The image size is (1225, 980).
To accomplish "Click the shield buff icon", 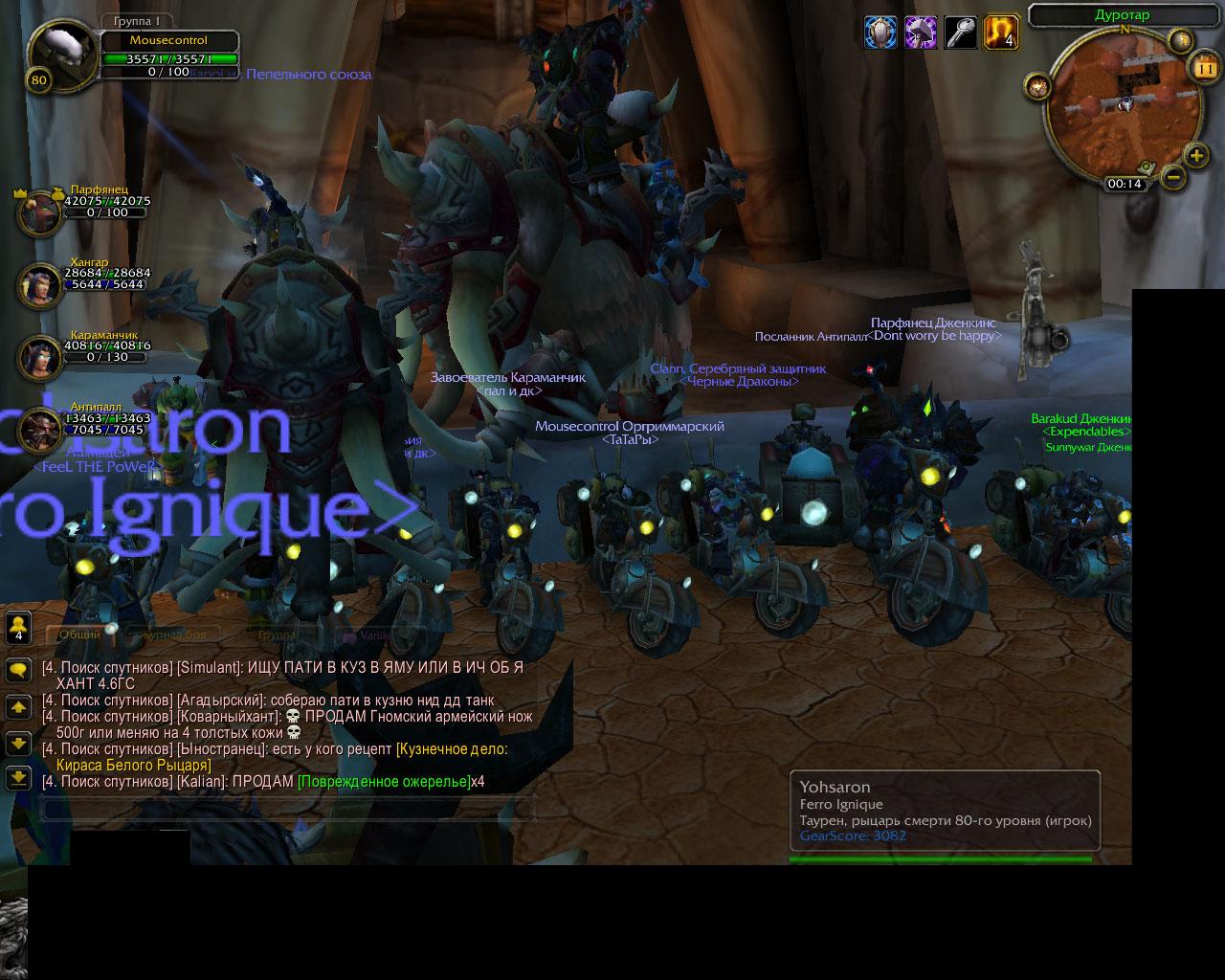I will pyautogui.click(x=880, y=33).
